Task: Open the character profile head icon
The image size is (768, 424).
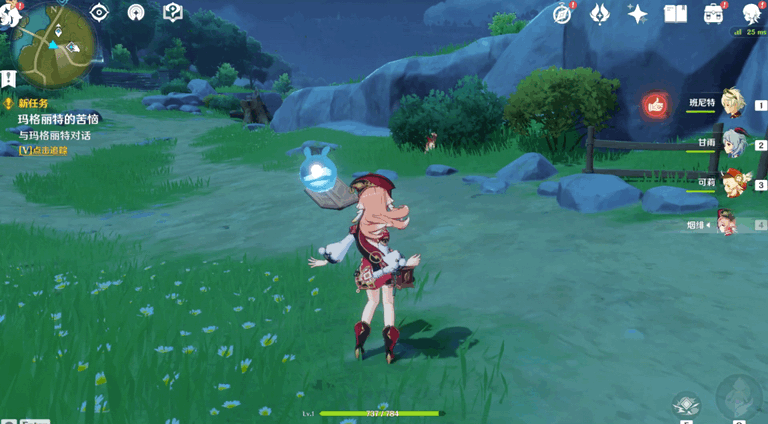Action: [751, 13]
